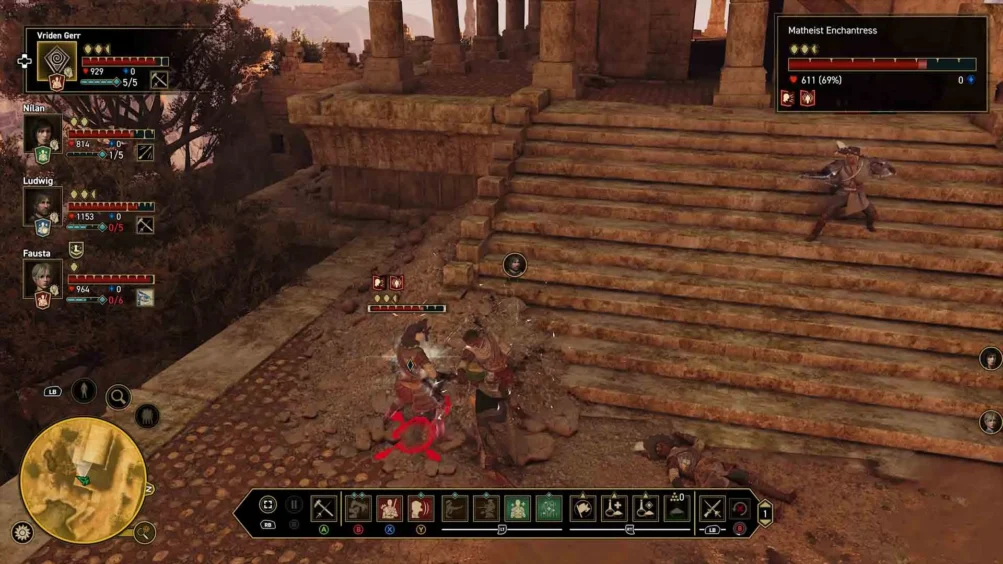Select the crossed swords hotbar icon
The image size is (1003, 564).
tap(711, 508)
